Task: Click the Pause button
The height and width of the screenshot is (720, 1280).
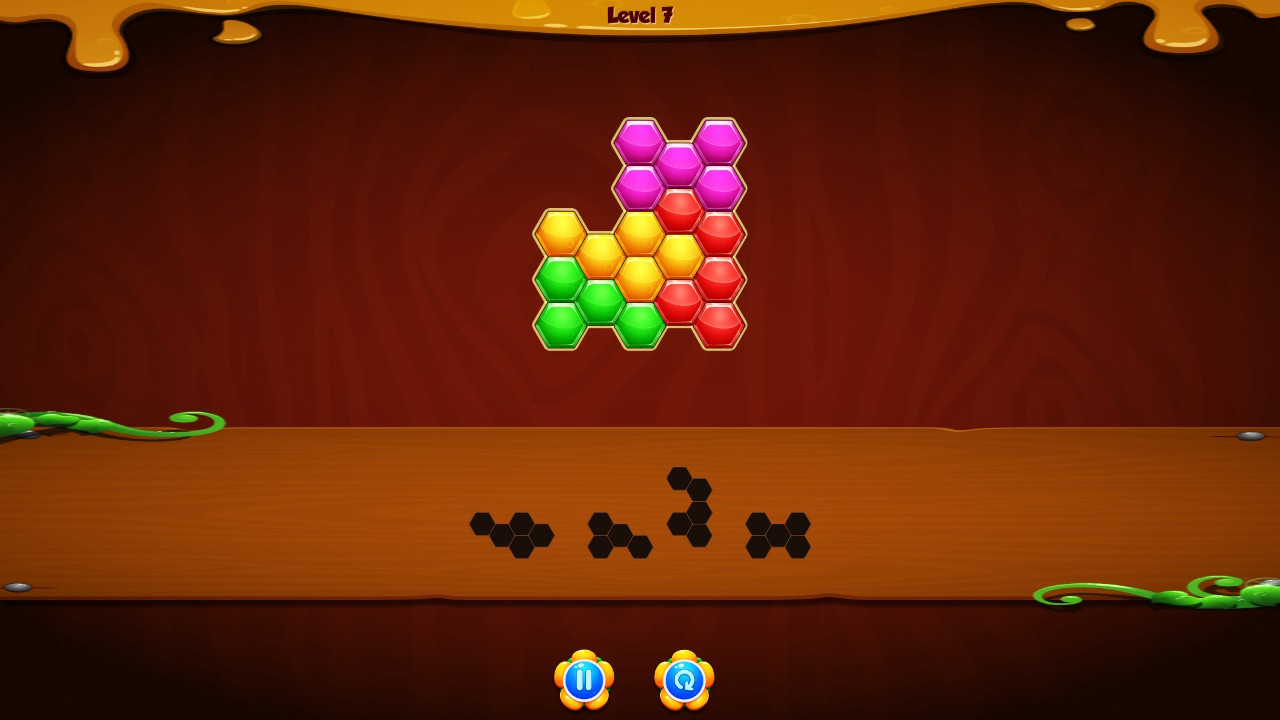Action: pos(585,679)
